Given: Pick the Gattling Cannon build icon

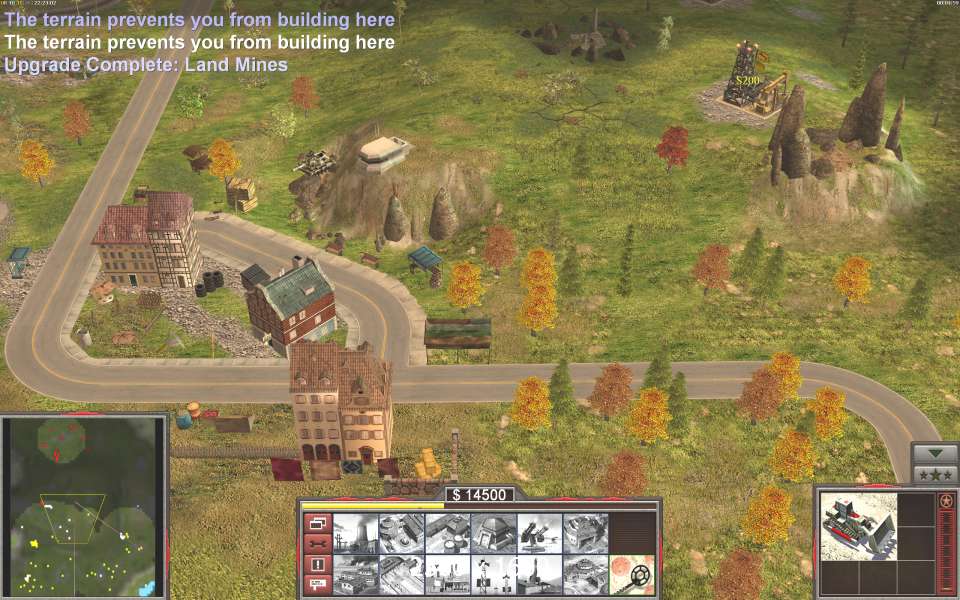Looking at the screenshot, I should 539,533.
